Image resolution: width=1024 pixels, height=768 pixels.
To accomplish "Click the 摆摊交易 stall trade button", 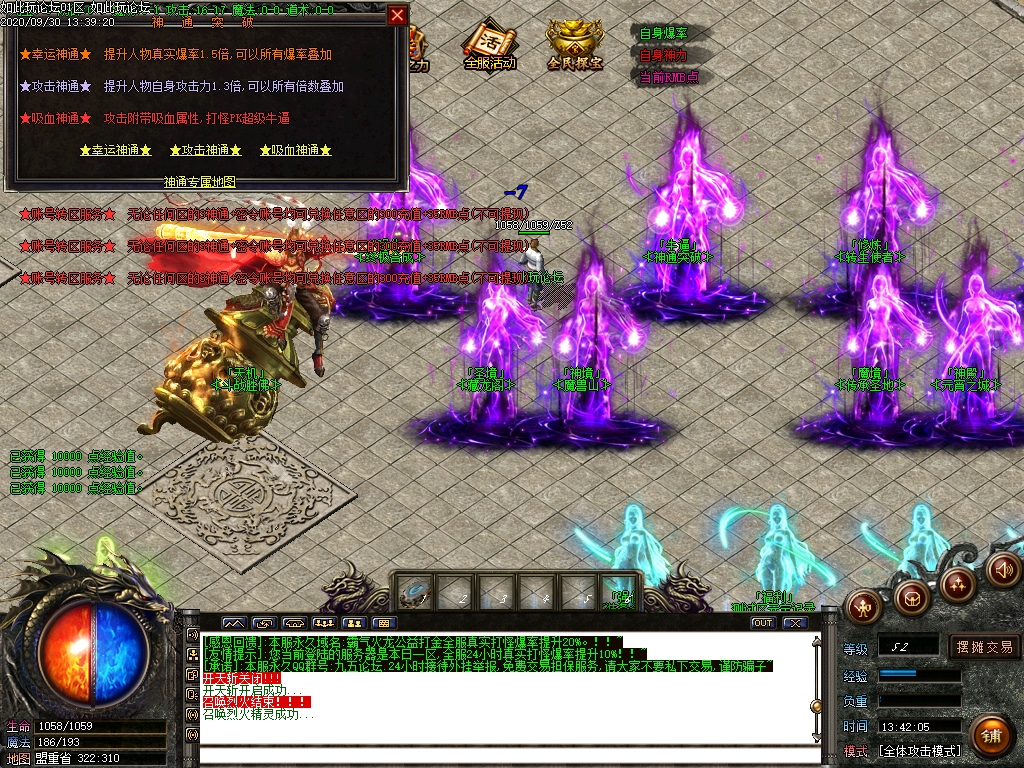I will click(x=984, y=647).
